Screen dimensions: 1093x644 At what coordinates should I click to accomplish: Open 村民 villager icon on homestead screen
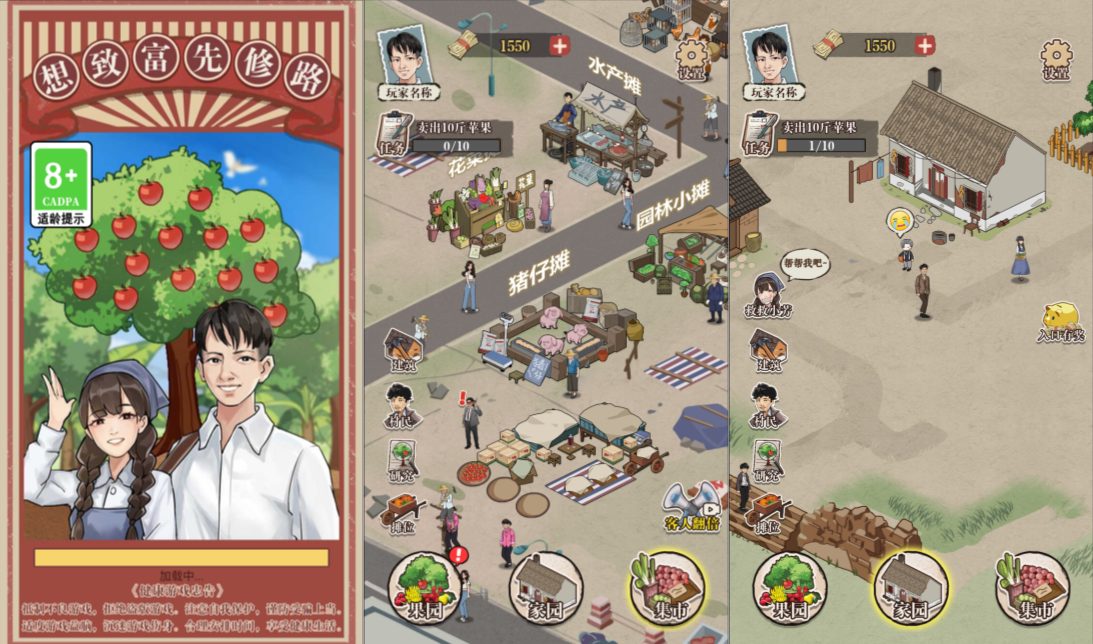coord(767,406)
